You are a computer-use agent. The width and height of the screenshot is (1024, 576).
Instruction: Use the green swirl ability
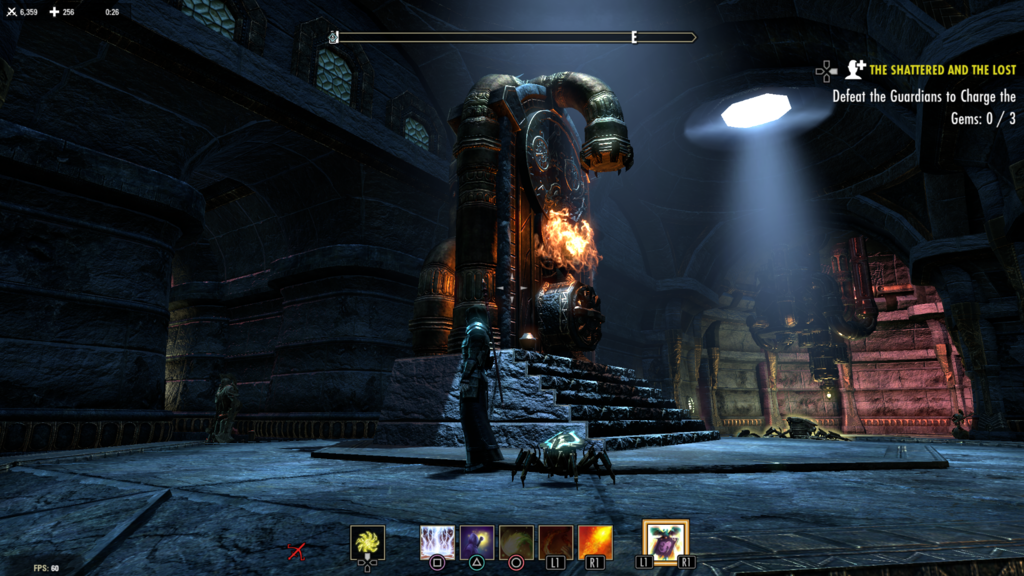click(516, 543)
